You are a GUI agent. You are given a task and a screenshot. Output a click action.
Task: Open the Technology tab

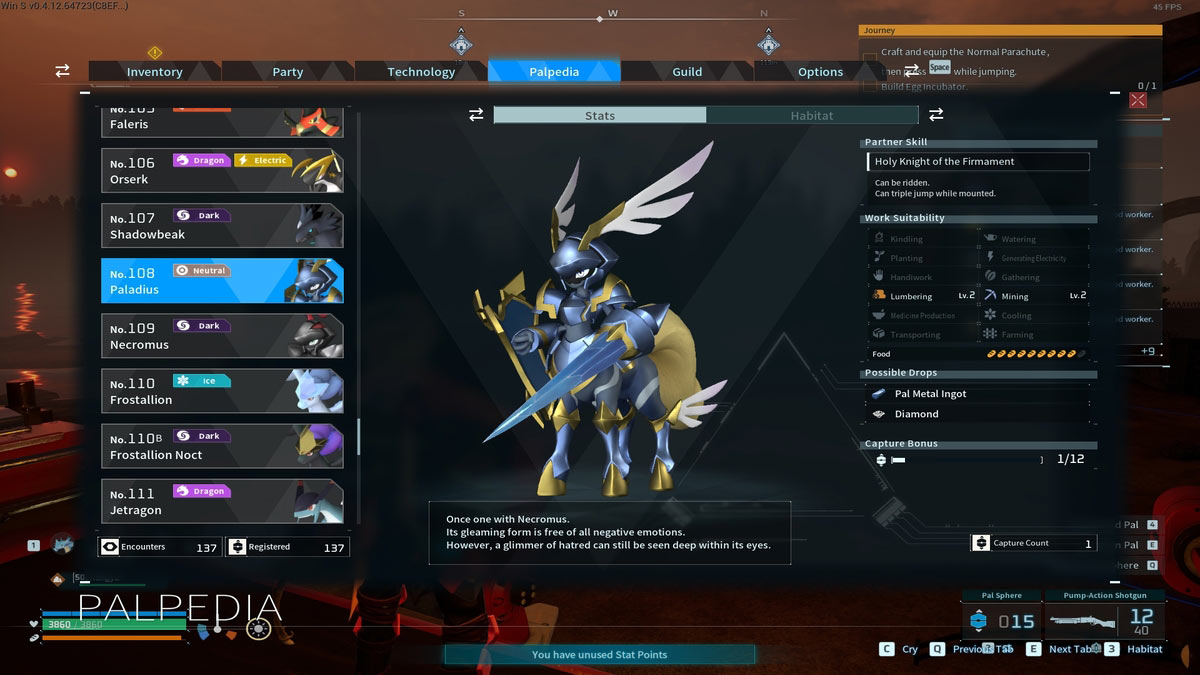point(421,72)
